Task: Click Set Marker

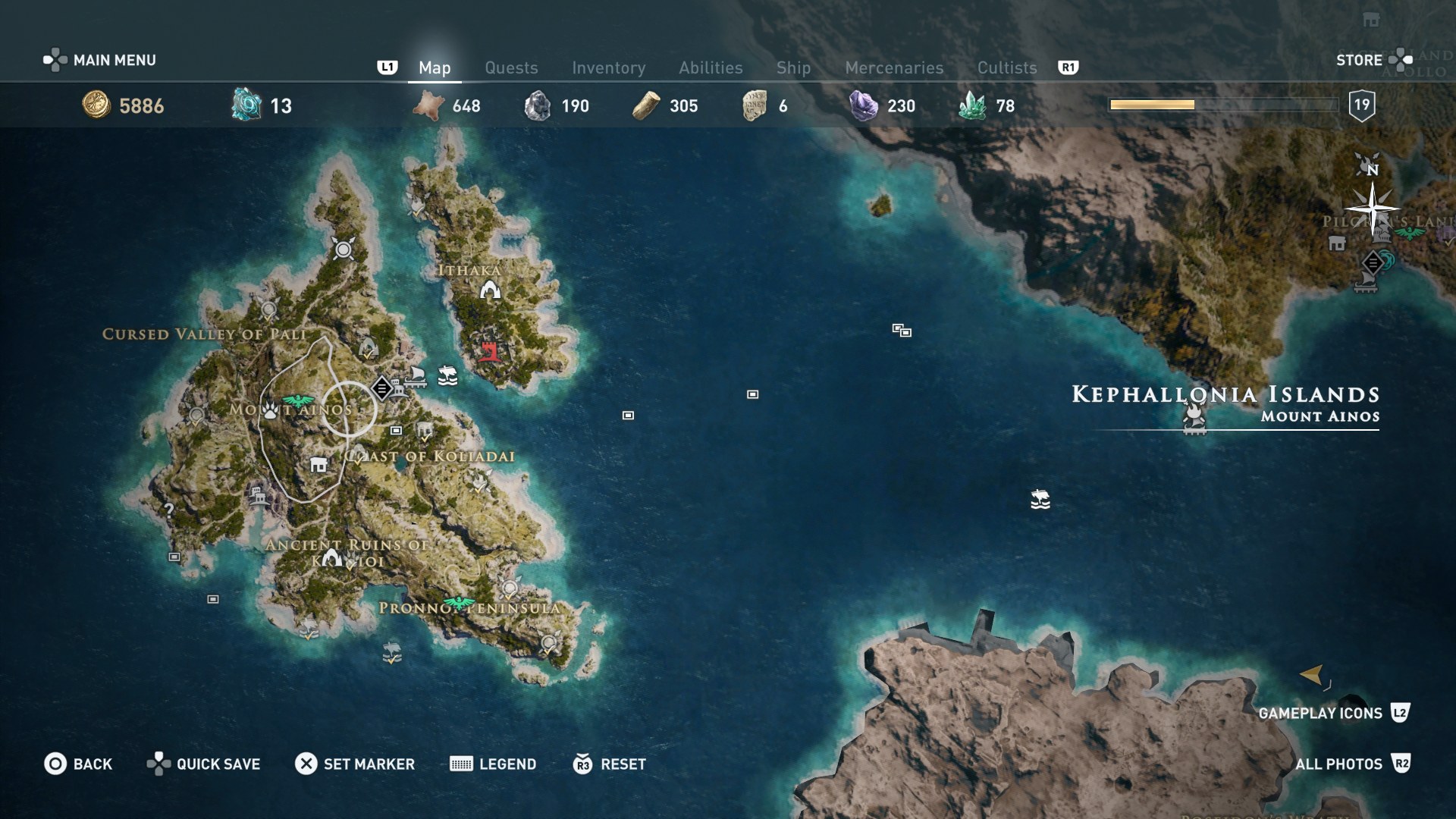Action: point(355,764)
